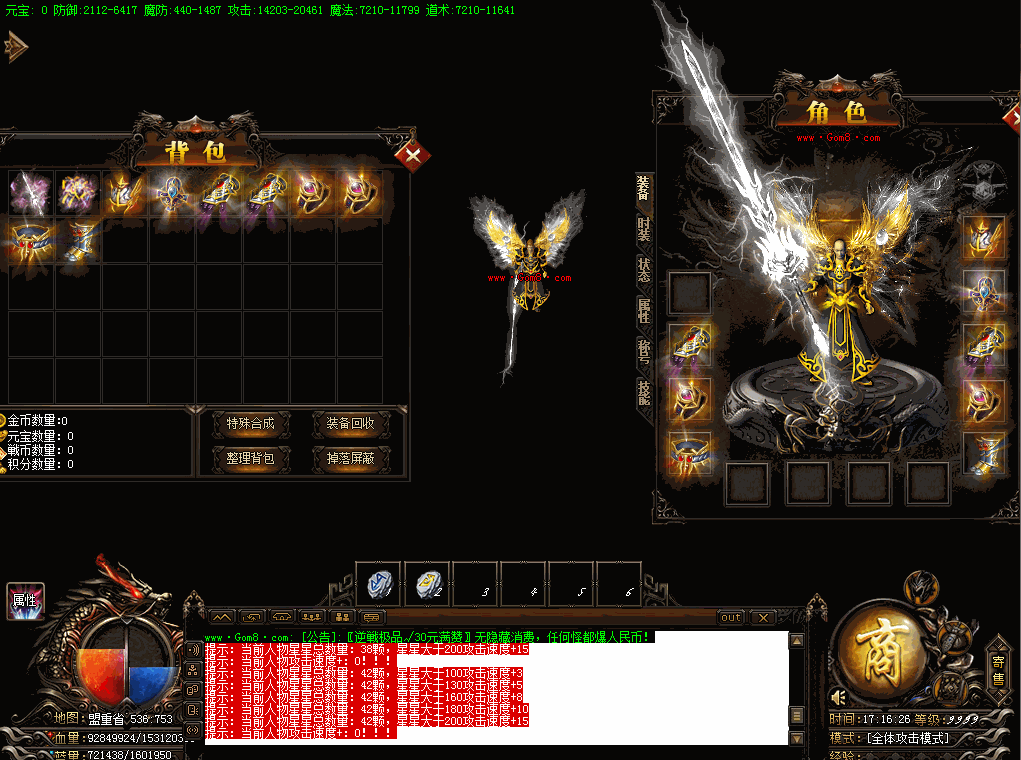
Task: Open the 掉落屏蔽 drop filter
Action: coord(350,459)
